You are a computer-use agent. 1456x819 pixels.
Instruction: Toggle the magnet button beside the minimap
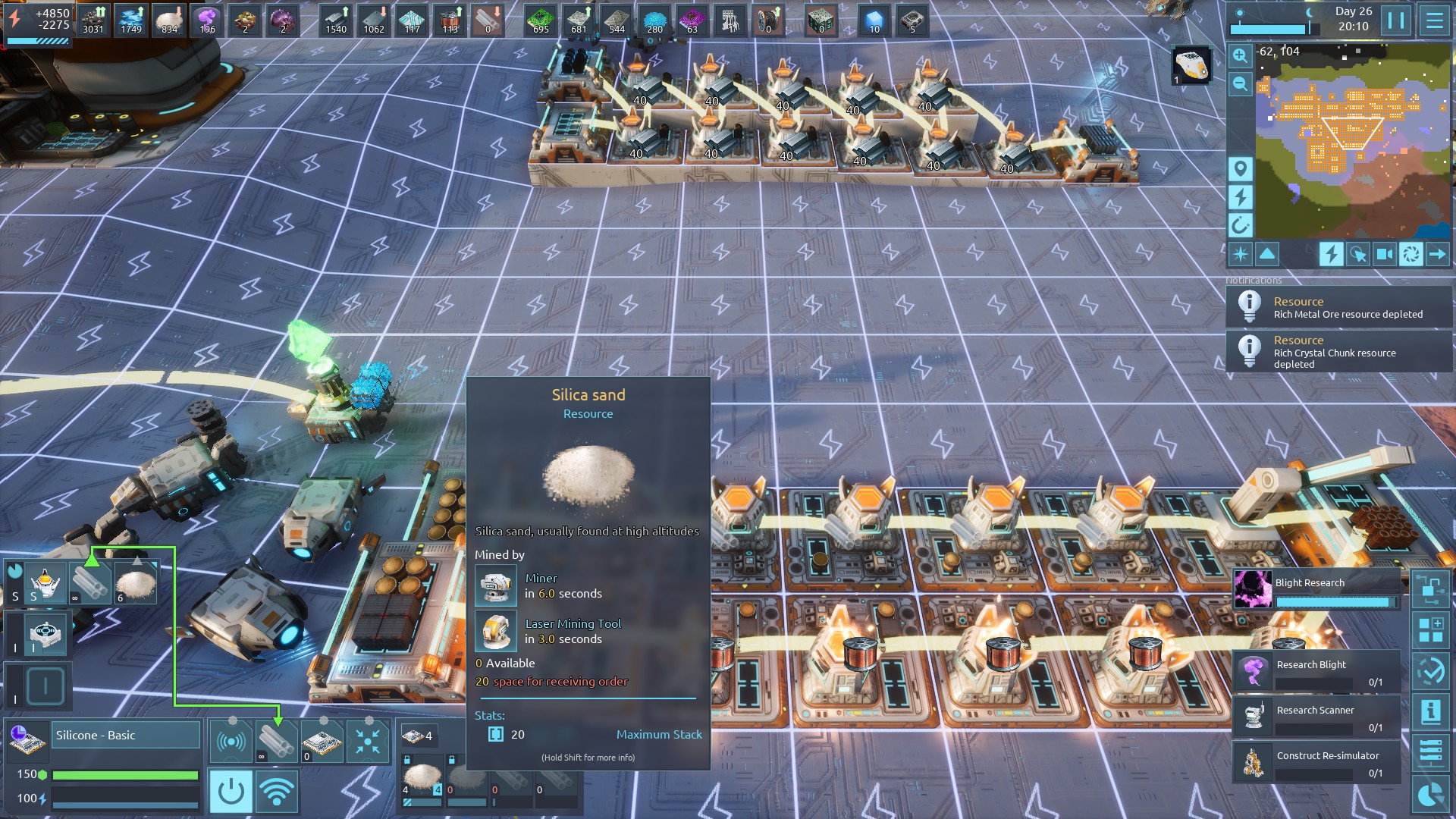point(1240,225)
